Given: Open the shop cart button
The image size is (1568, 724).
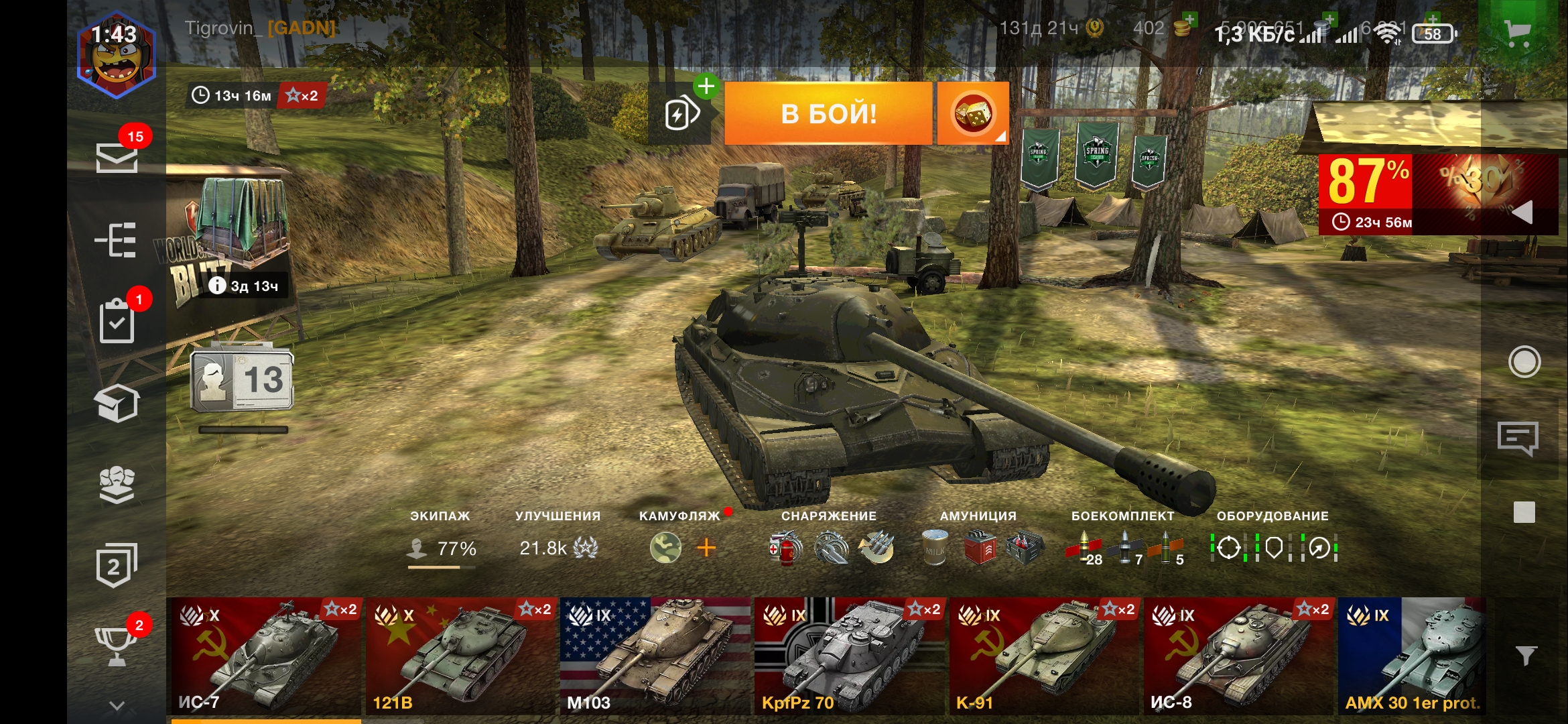Looking at the screenshot, I should tap(1518, 32).
